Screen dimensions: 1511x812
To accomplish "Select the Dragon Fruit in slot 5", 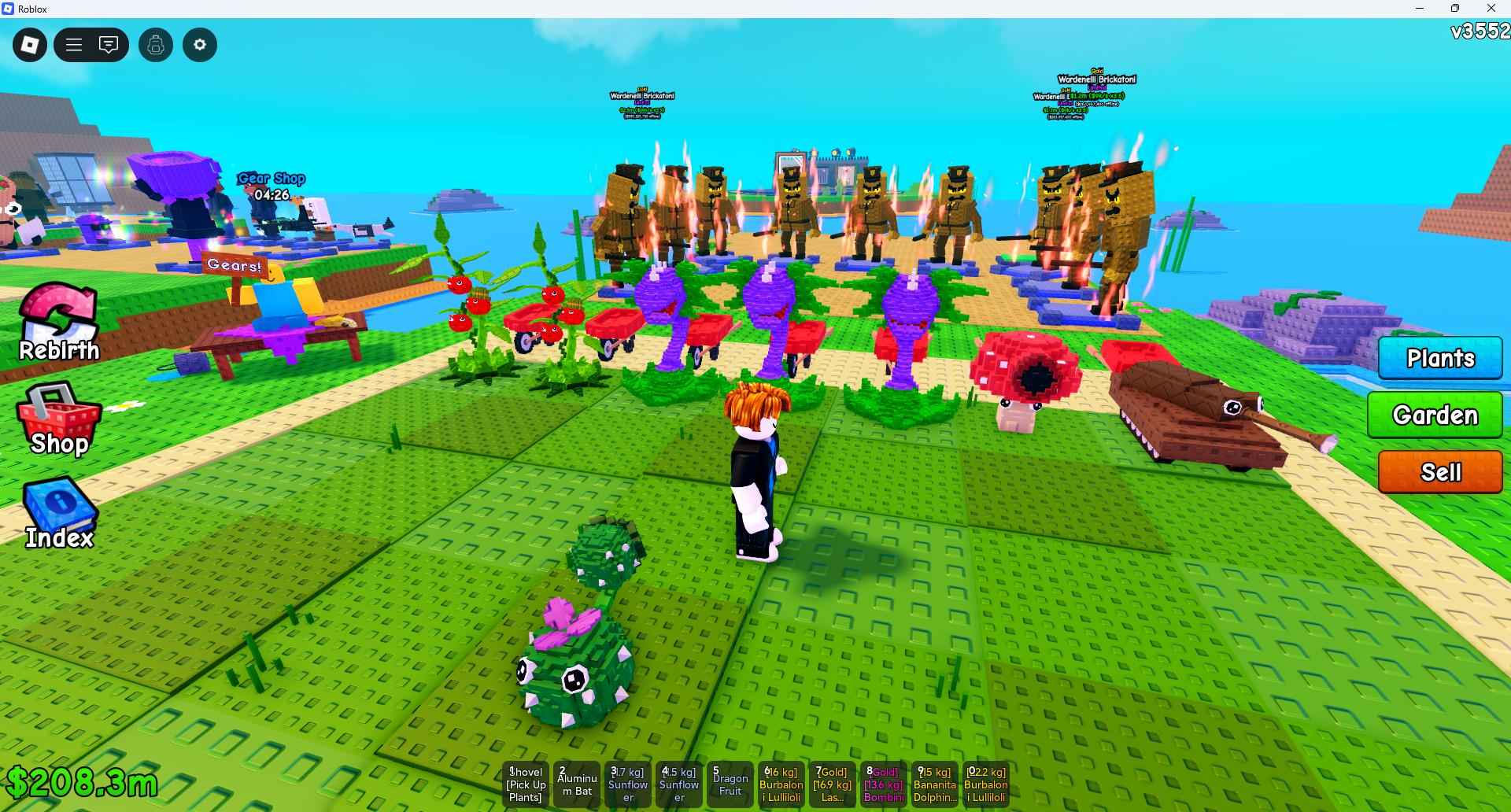I will [x=730, y=784].
